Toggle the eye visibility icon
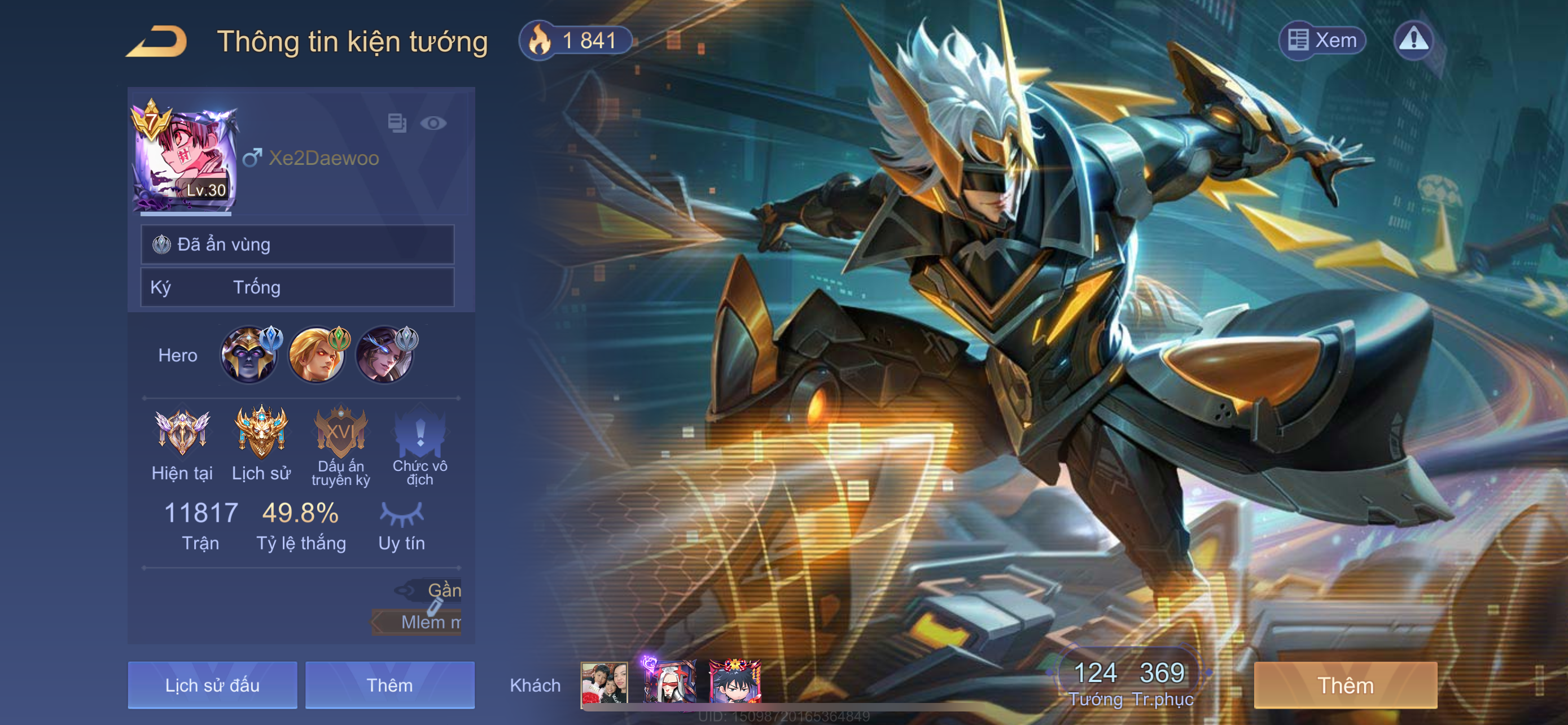The image size is (1568, 725). [433, 124]
